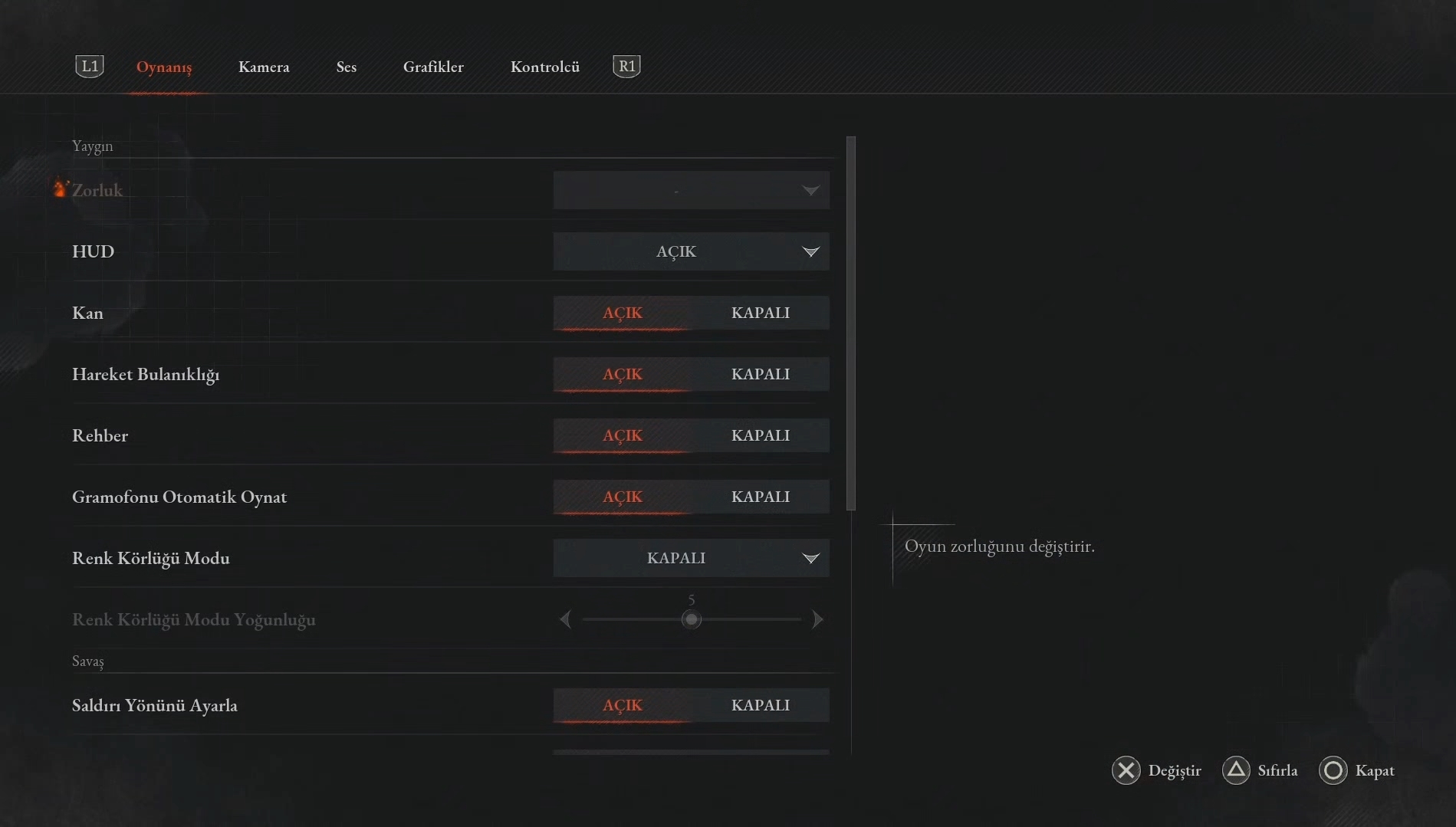Switch to the Kamera tab

pos(264,67)
